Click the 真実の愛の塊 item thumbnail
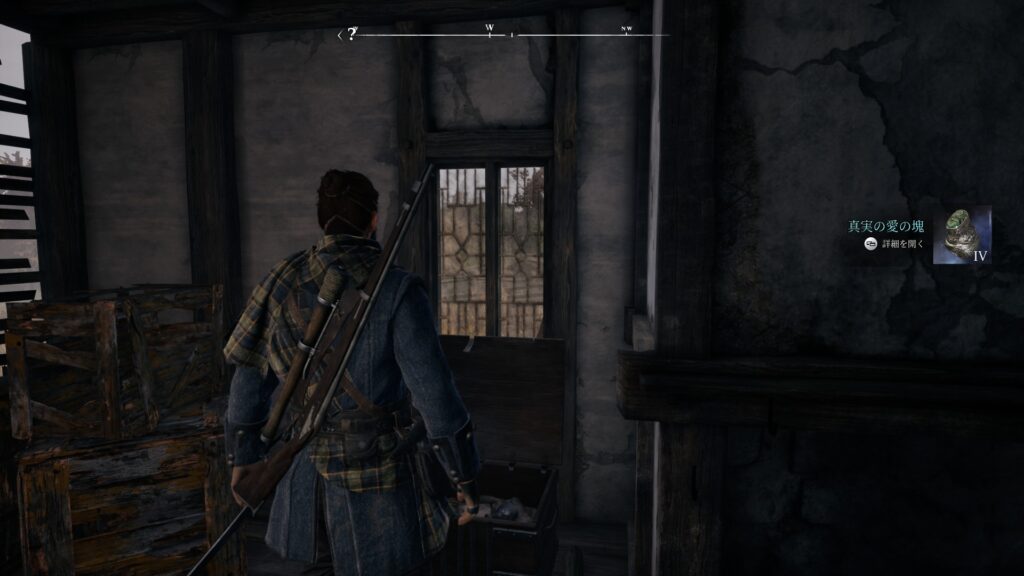This screenshot has width=1024, height=576. 962,235
